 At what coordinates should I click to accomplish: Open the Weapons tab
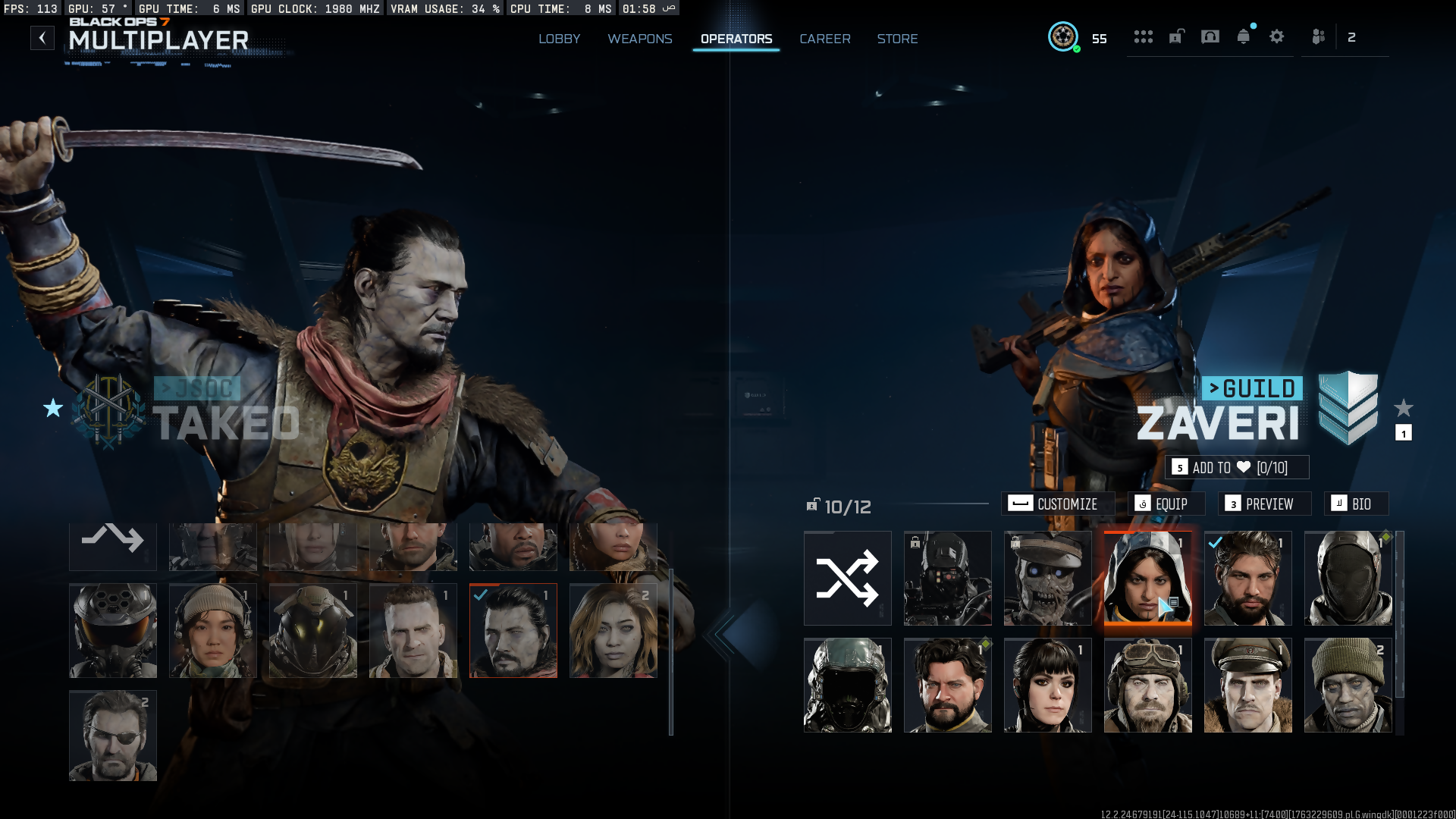point(639,39)
